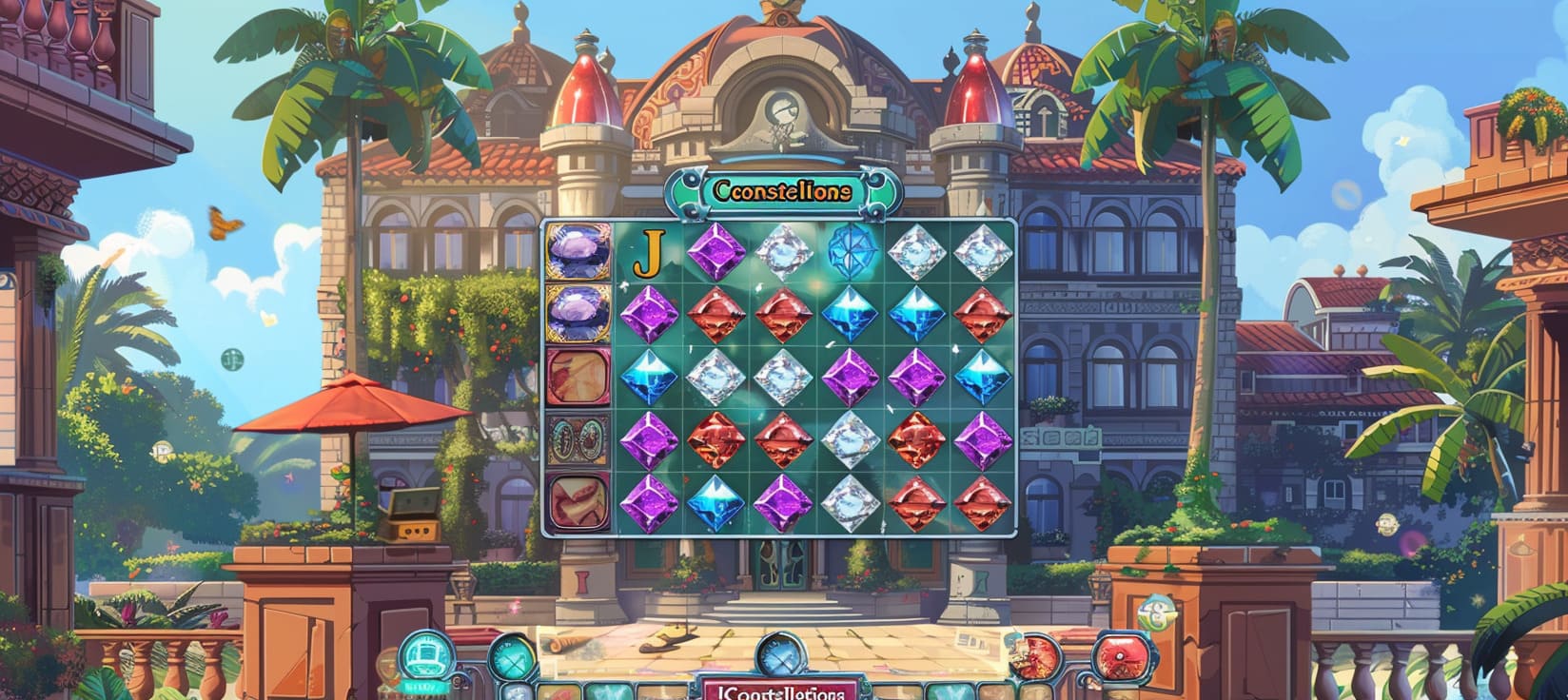Screen dimensions: 1568x700
Task: Click the seashell tile at the bottom of the left column
Action: (x=576, y=504)
